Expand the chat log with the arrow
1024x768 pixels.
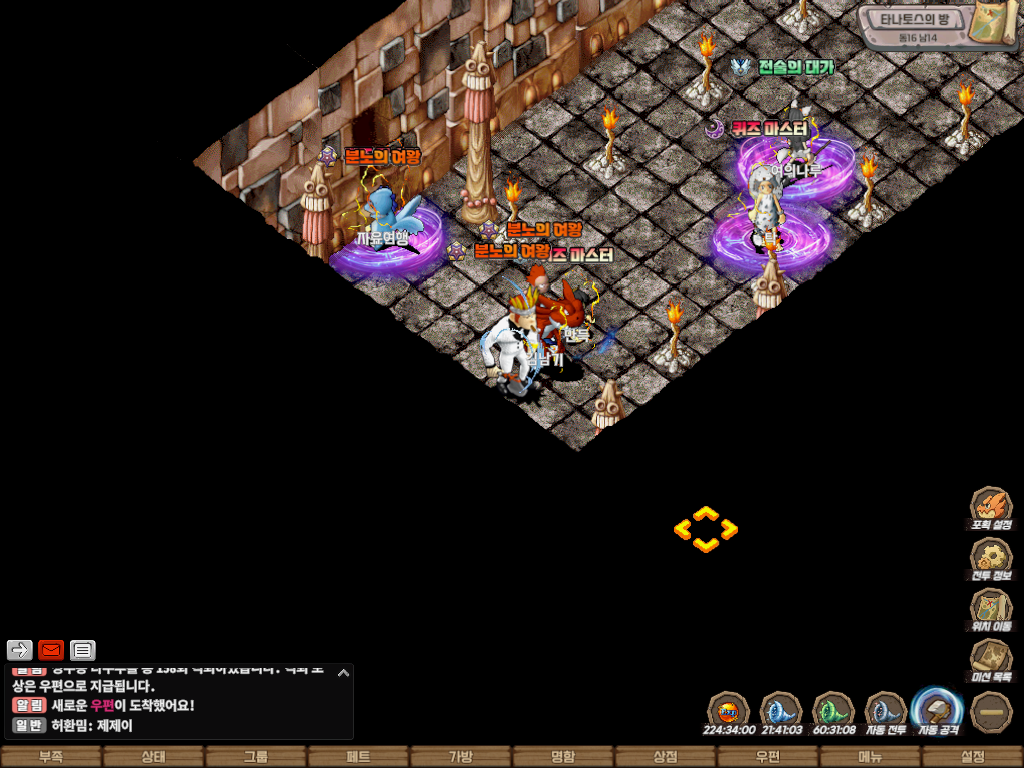[x=343, y=673]
